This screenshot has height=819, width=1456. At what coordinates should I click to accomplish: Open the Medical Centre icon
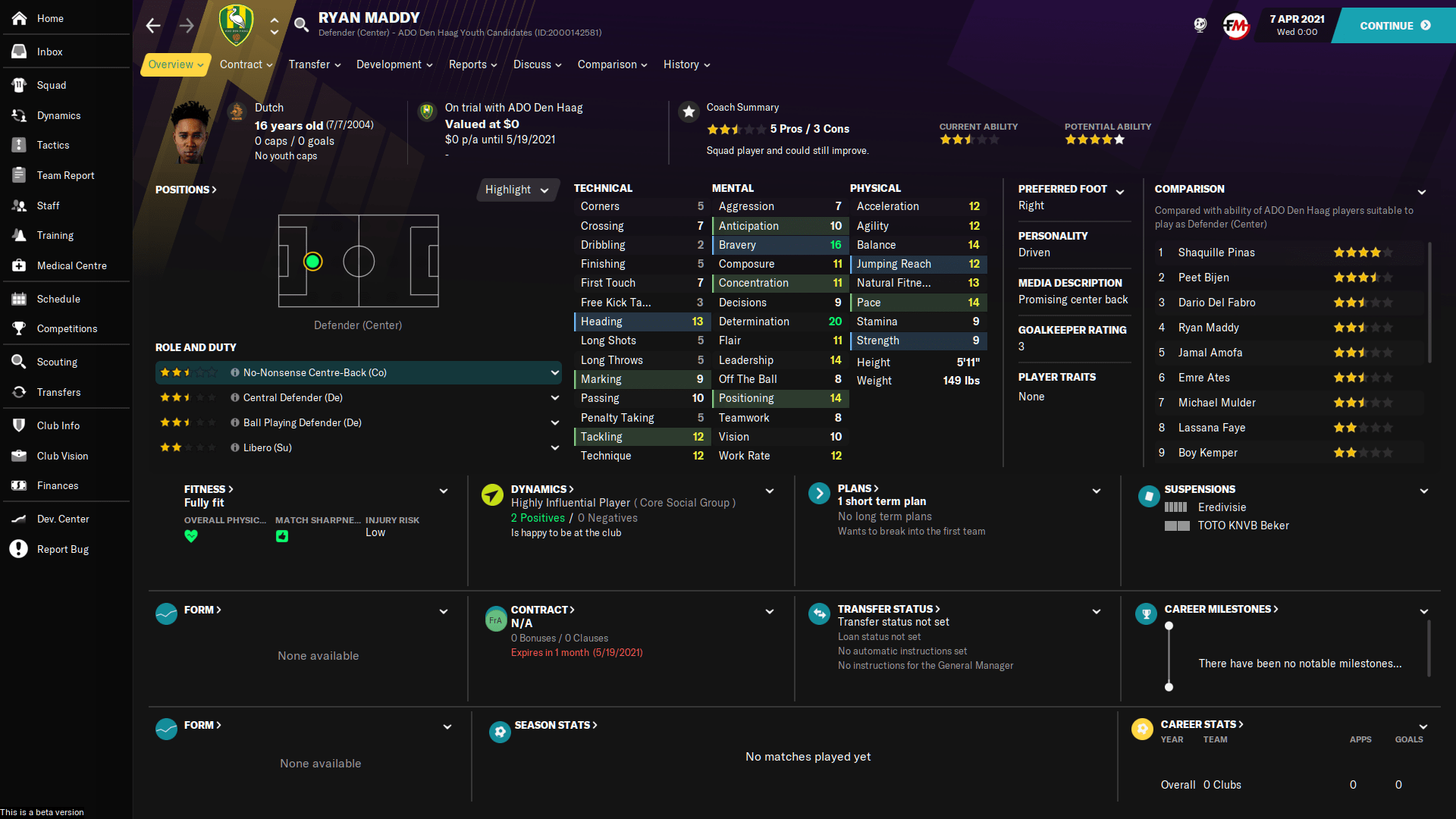tap(20, 265)
